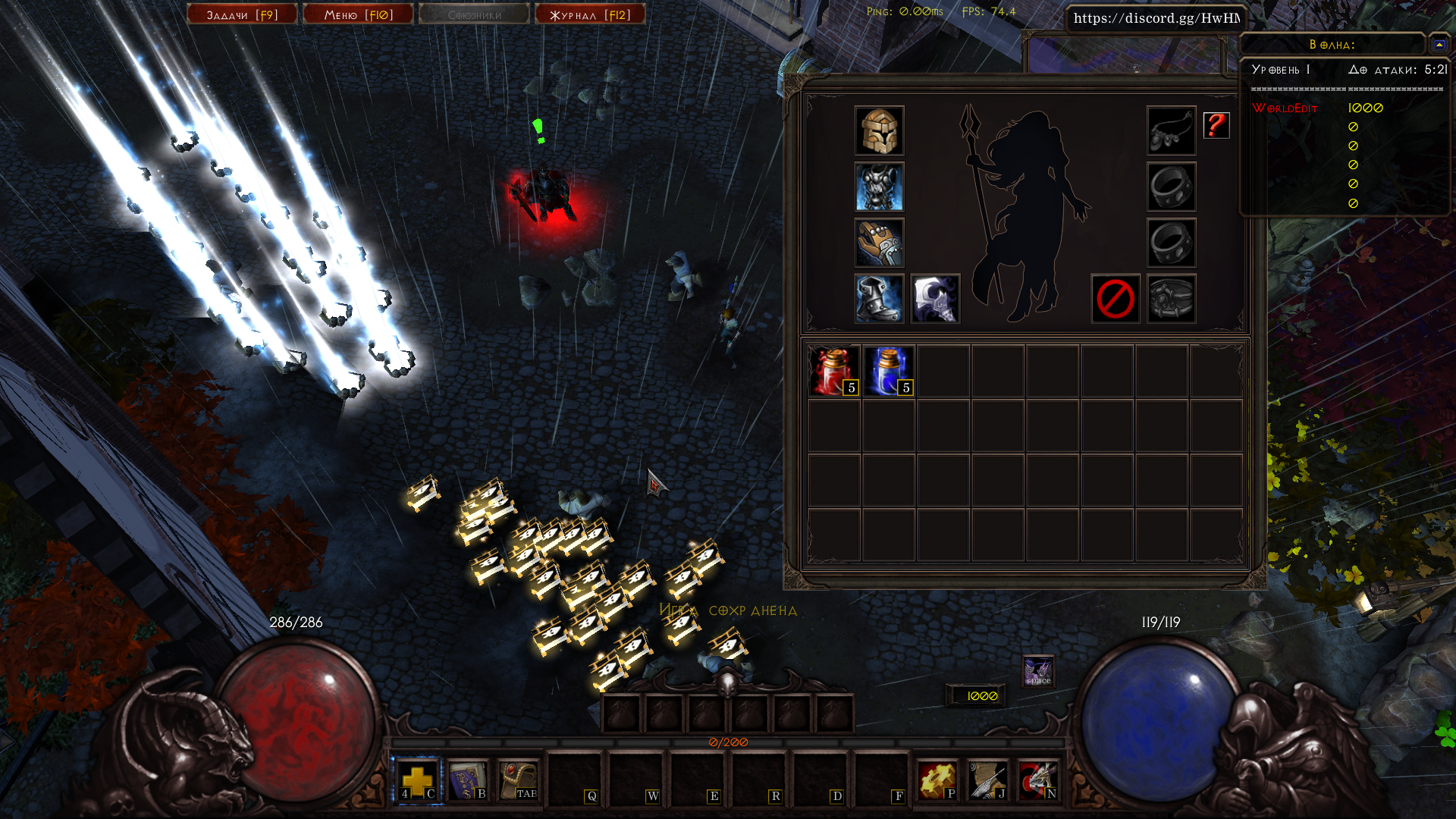Select the equipped leather gloves slot

[879, 243]
